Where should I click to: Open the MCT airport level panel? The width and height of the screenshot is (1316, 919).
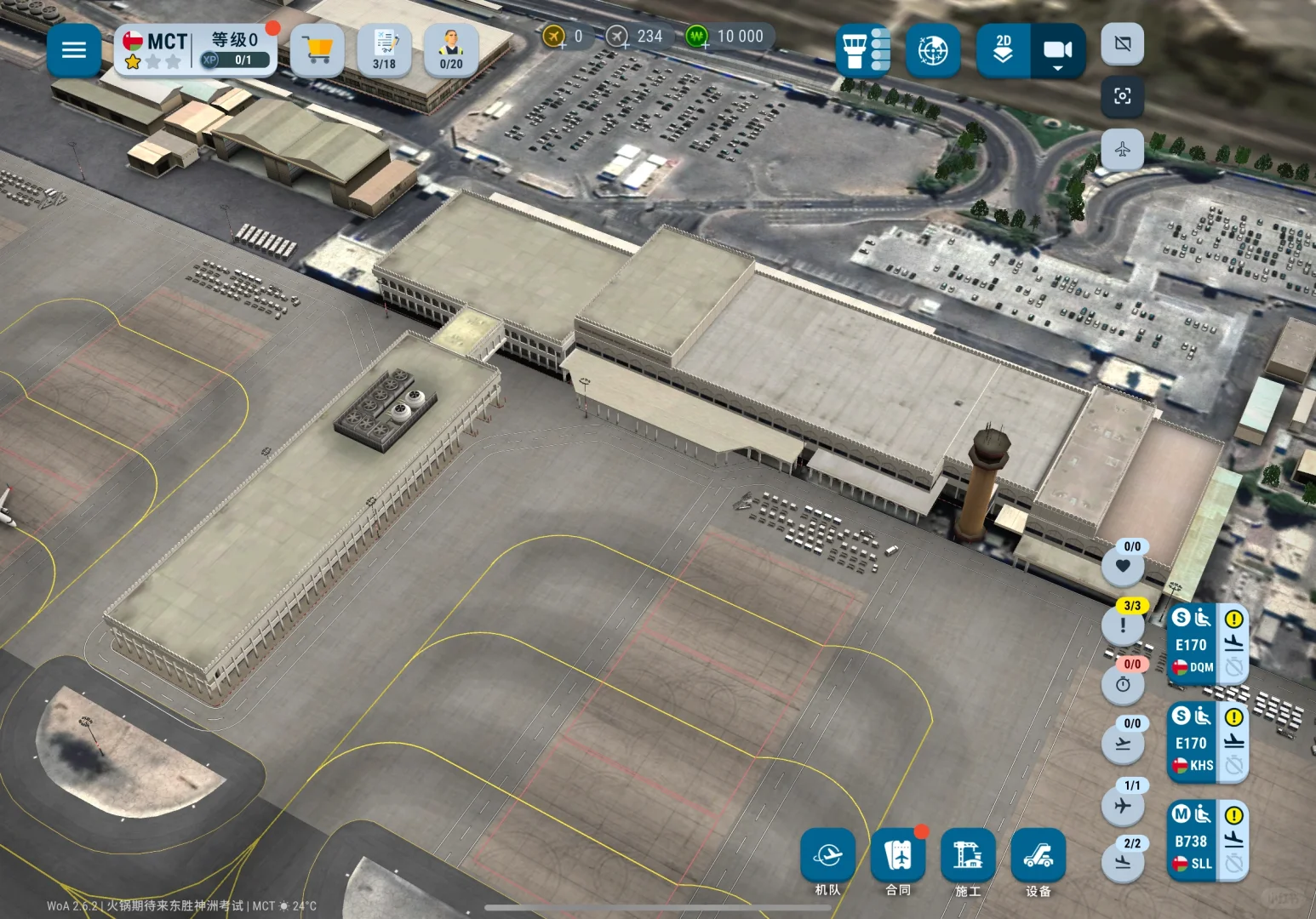pyautogui.click(x=195, y=50)
